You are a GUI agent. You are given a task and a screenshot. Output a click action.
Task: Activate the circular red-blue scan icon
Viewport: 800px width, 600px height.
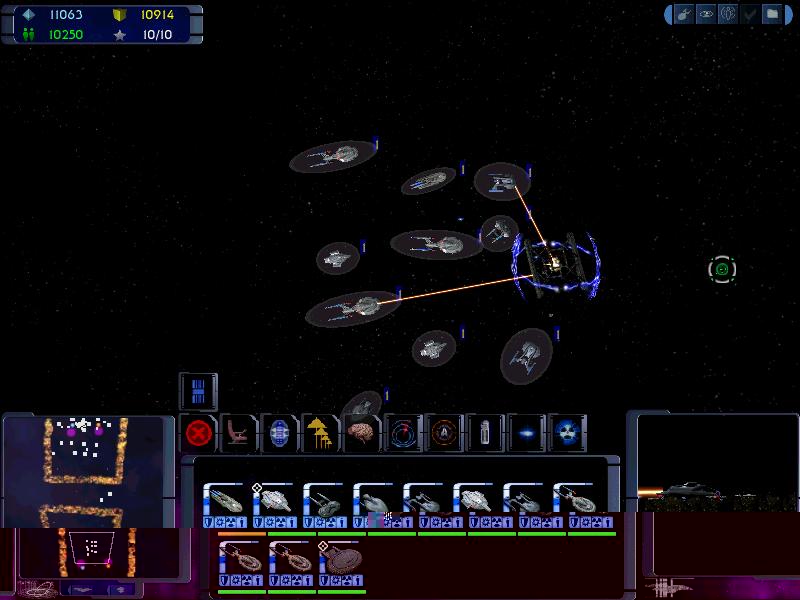click(x=403, y=434)
